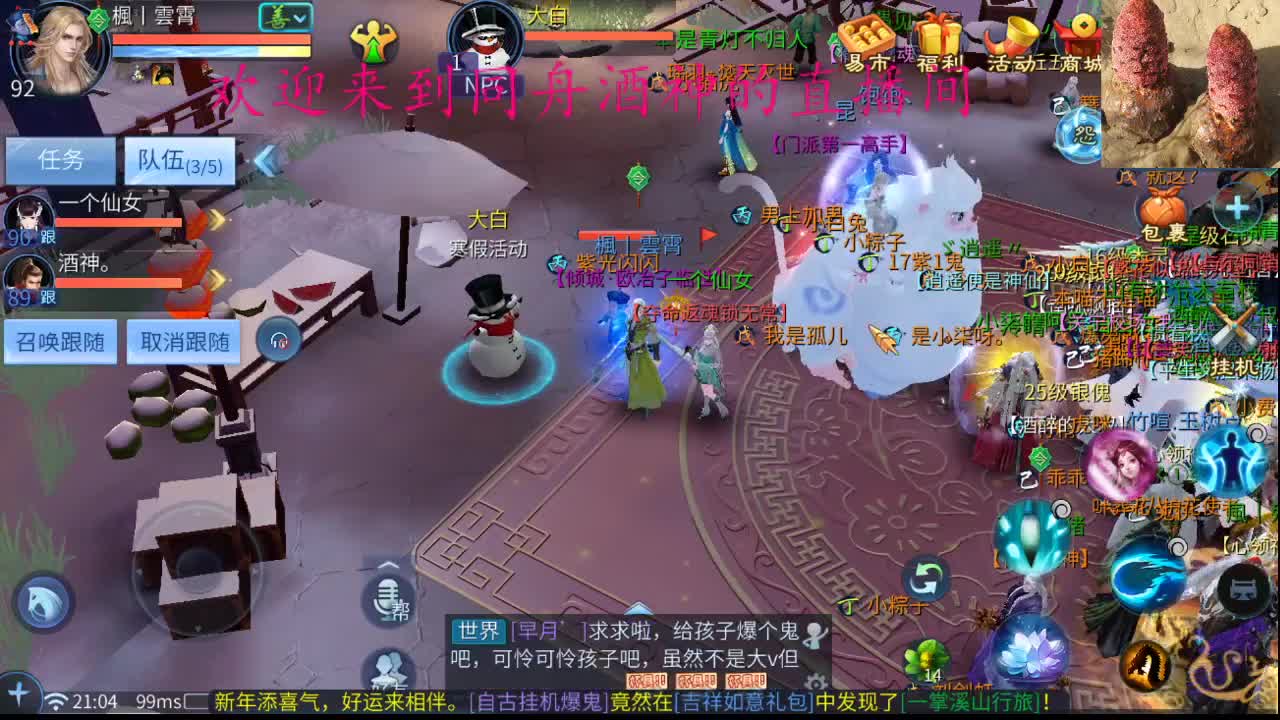This screenshot has height=720, width=1280.
Task: Switch to the 任务 tab
Action: click(x=60, y=160)
